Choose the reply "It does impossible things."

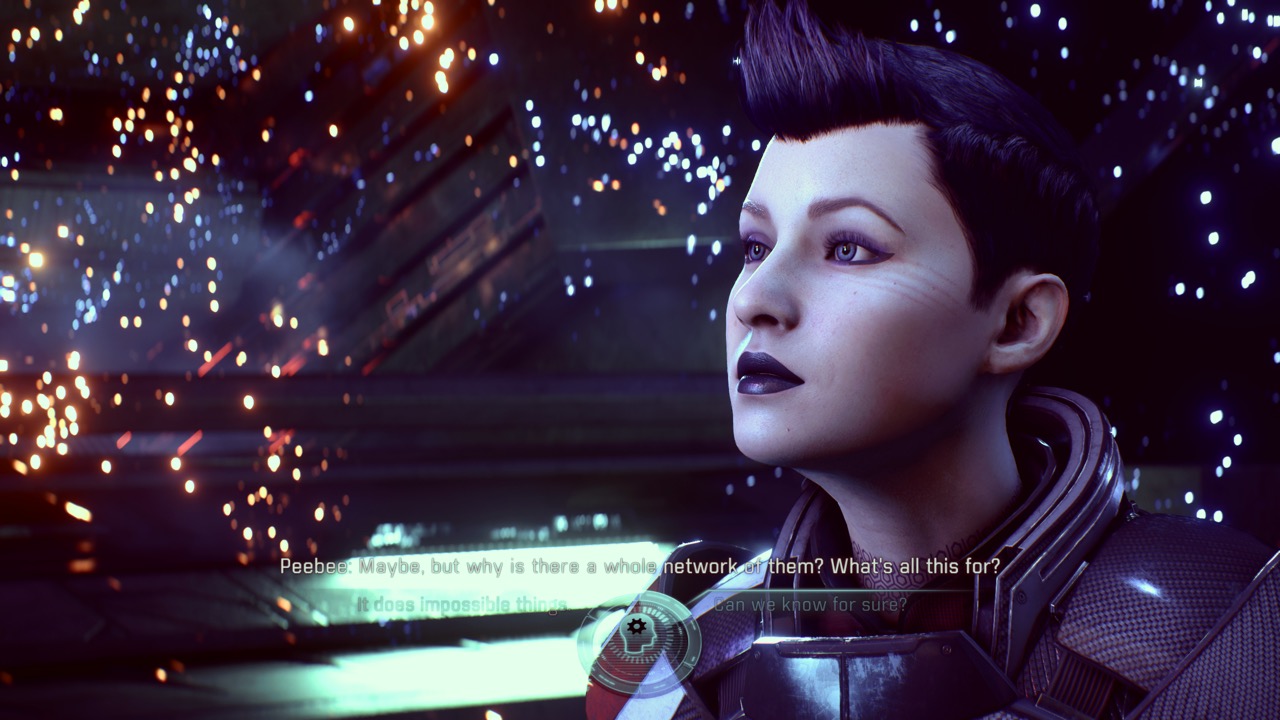point(461,605)
